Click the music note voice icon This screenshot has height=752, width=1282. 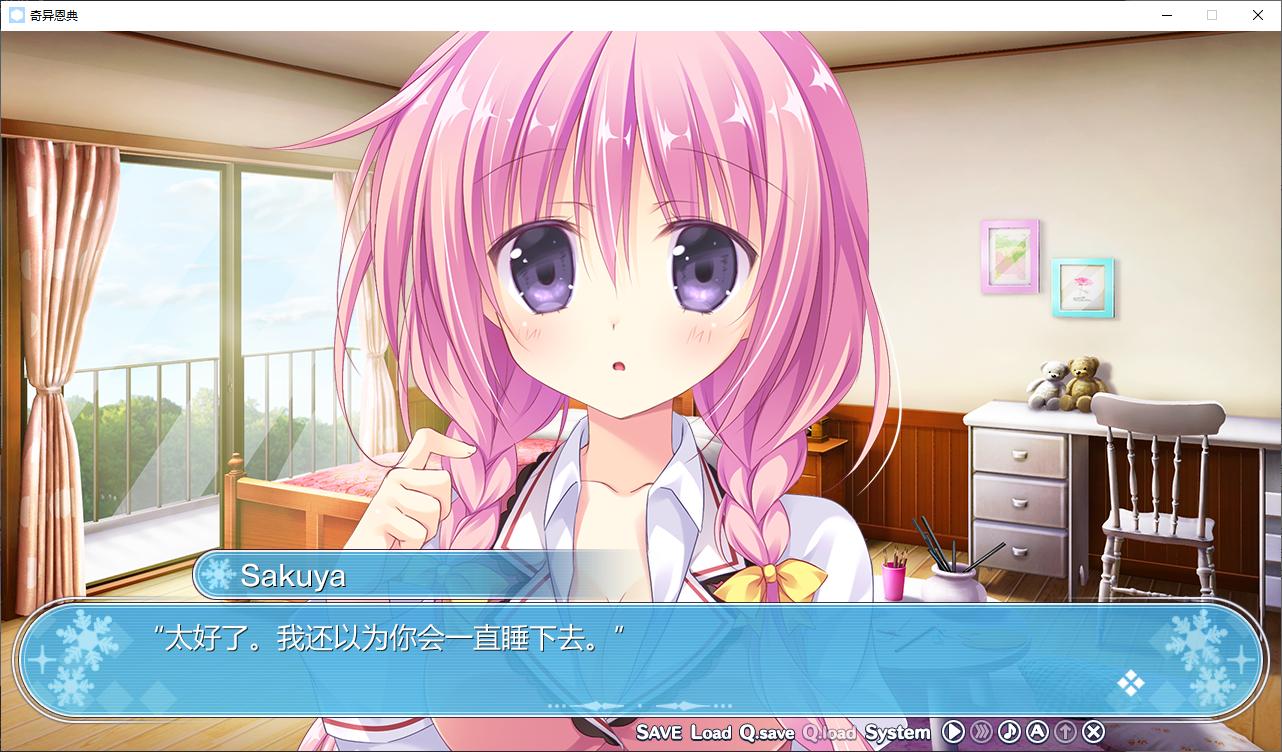(x=1009, y=732)
